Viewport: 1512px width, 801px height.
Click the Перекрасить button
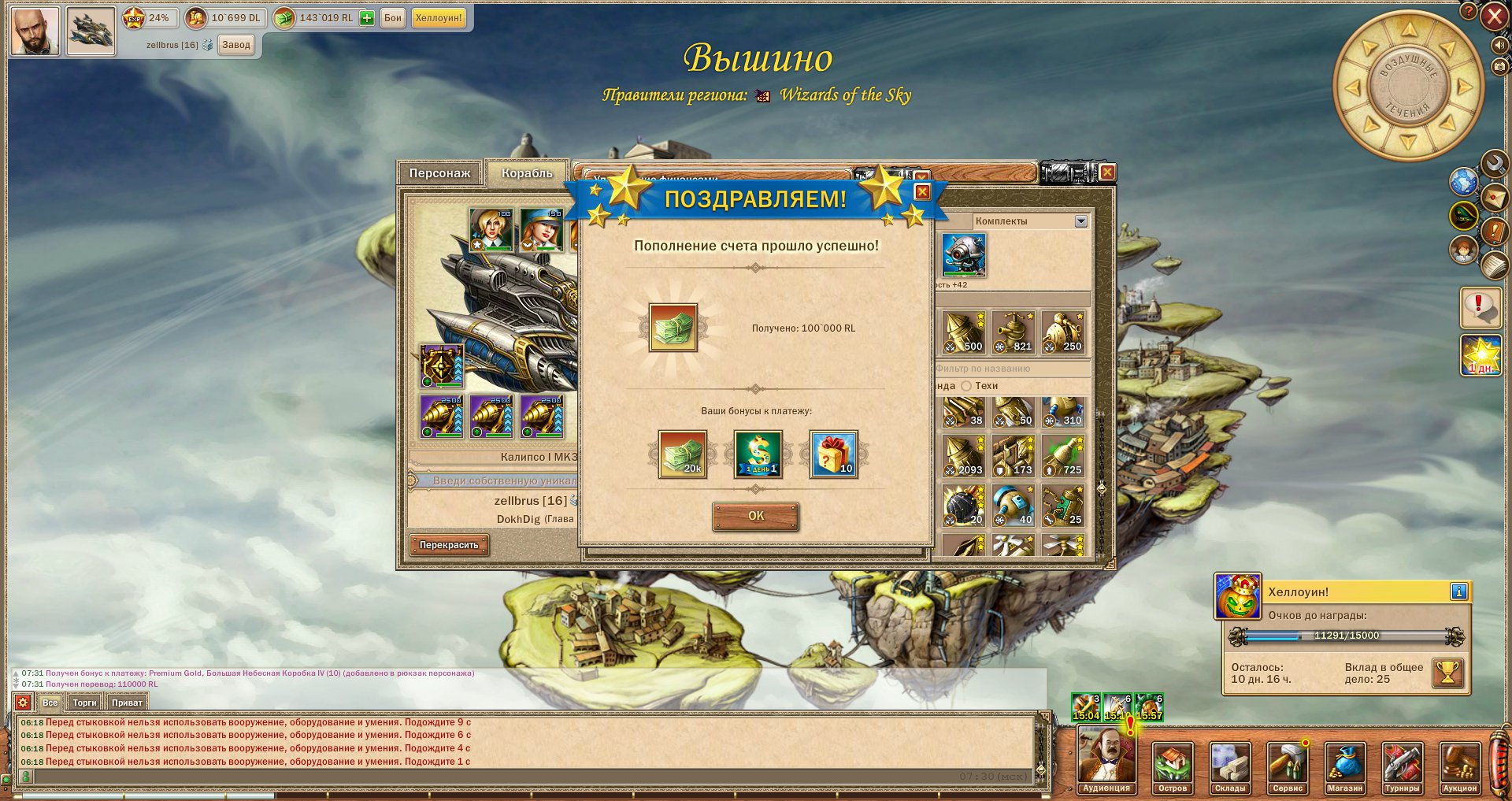449,545
